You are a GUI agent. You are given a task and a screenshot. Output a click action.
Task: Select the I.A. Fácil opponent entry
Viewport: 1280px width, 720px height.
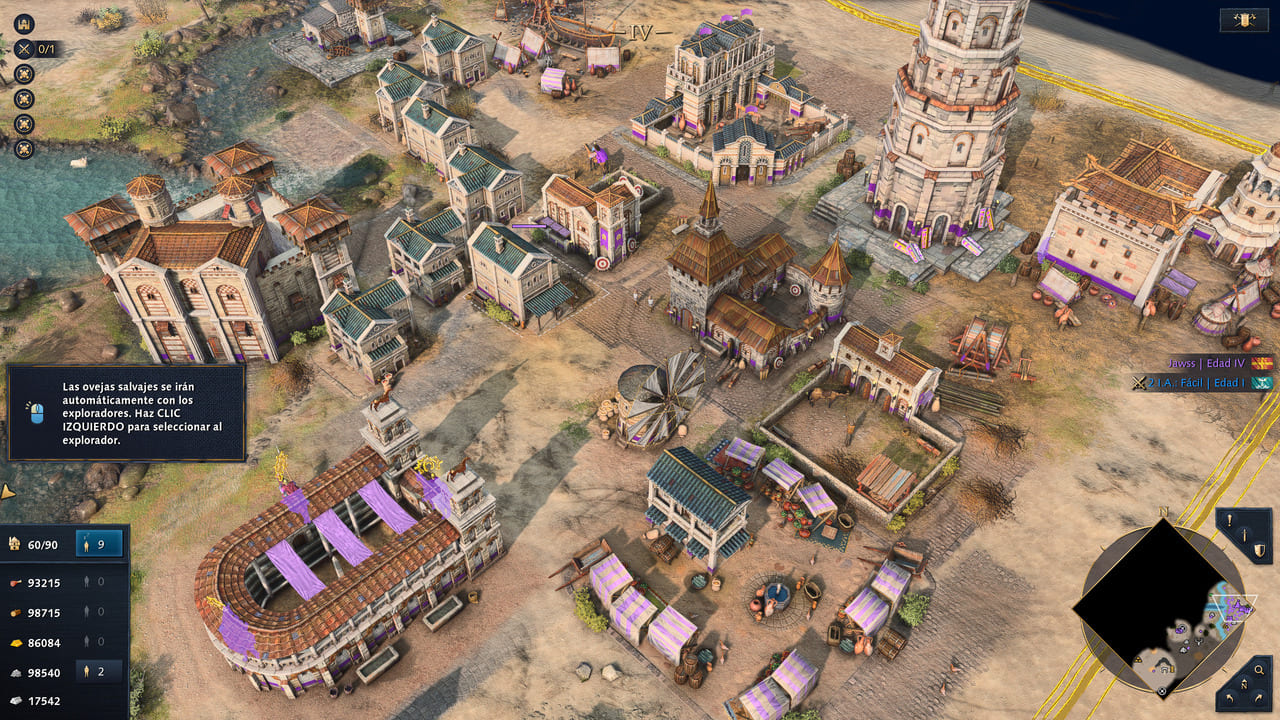(x=1203, y=382)
